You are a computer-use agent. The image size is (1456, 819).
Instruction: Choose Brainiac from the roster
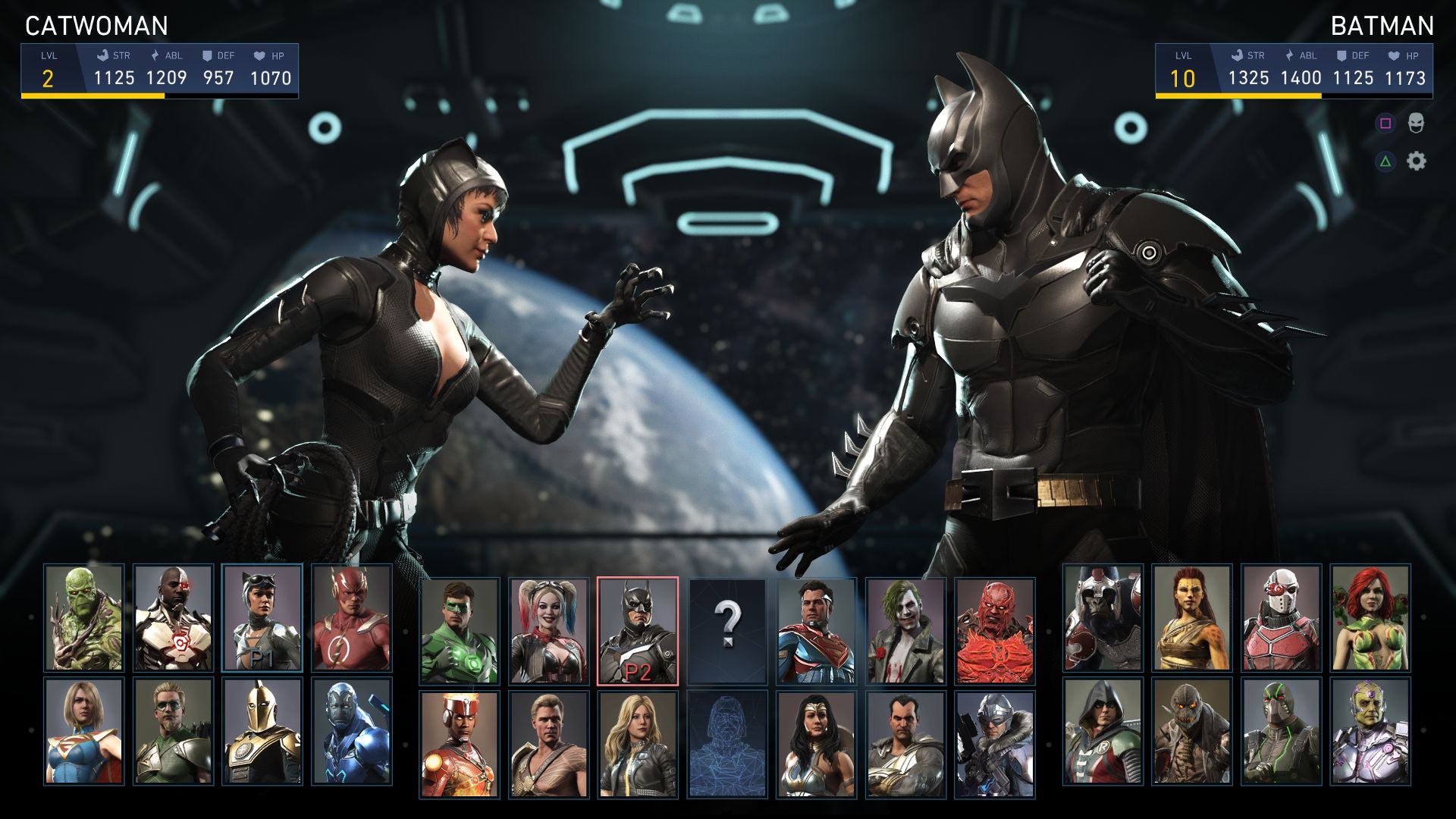tap(1370, 731)
